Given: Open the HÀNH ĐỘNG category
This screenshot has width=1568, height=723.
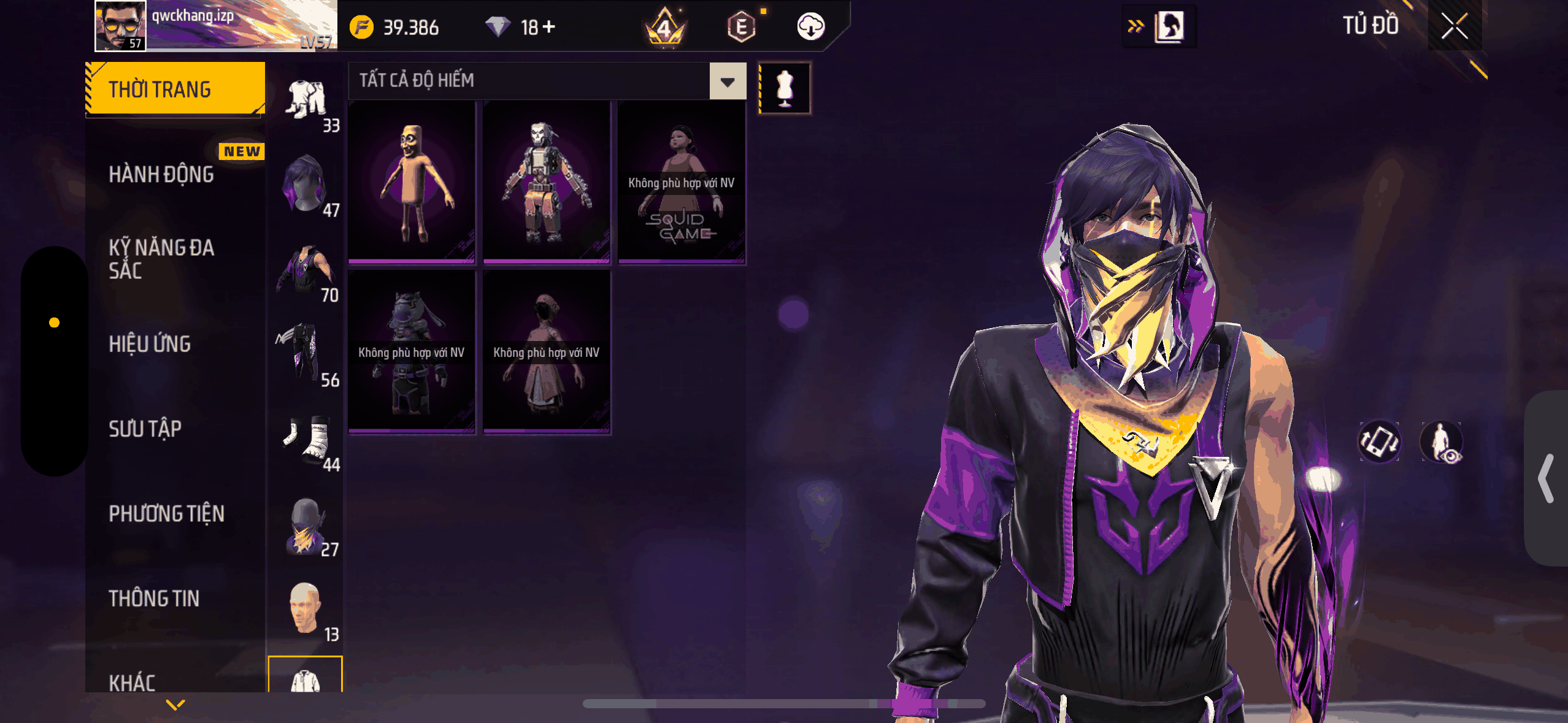Looking at the screenshot, I should click(161, 175).
